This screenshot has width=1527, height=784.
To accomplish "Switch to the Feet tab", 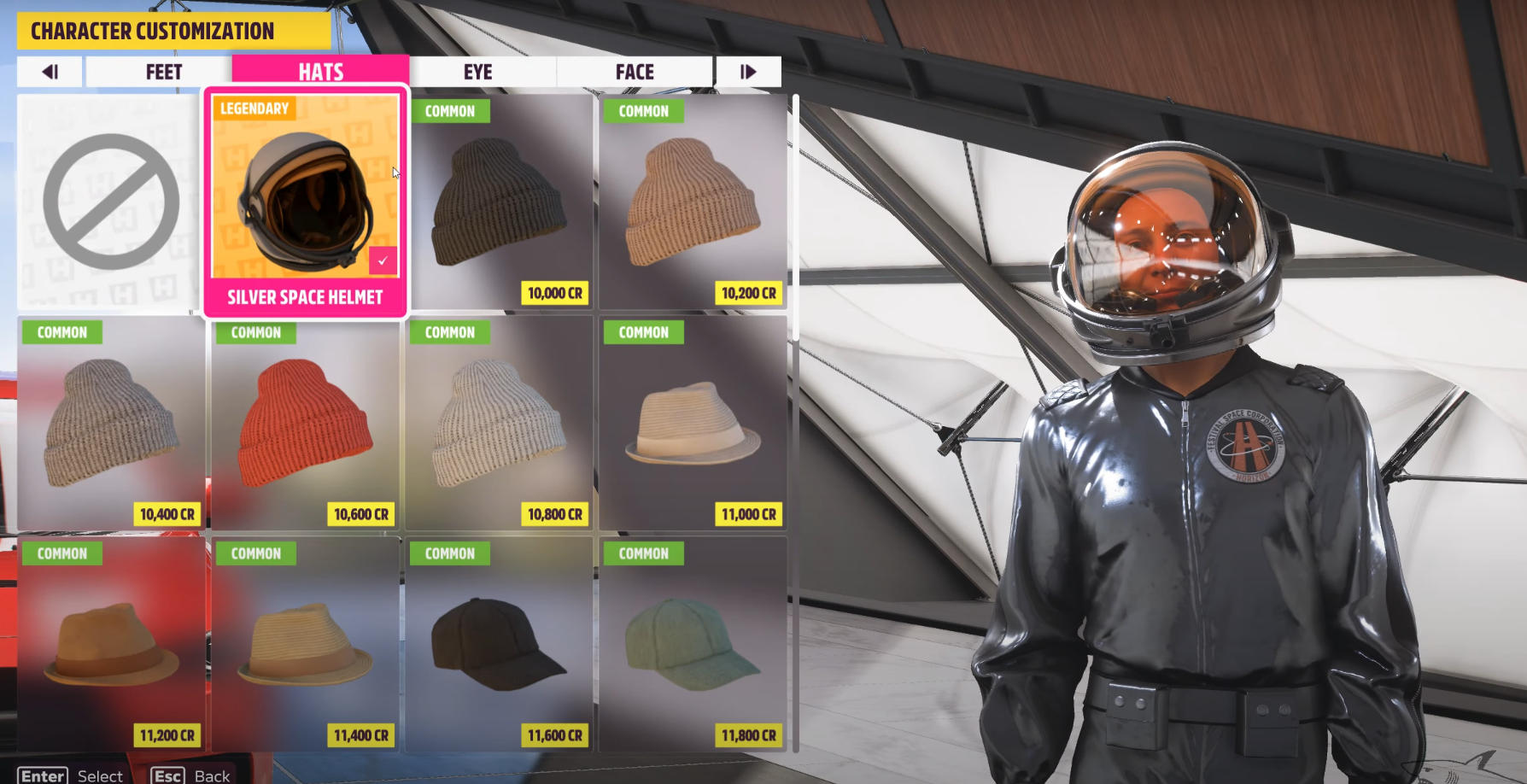I will click(x=162, y=72).
